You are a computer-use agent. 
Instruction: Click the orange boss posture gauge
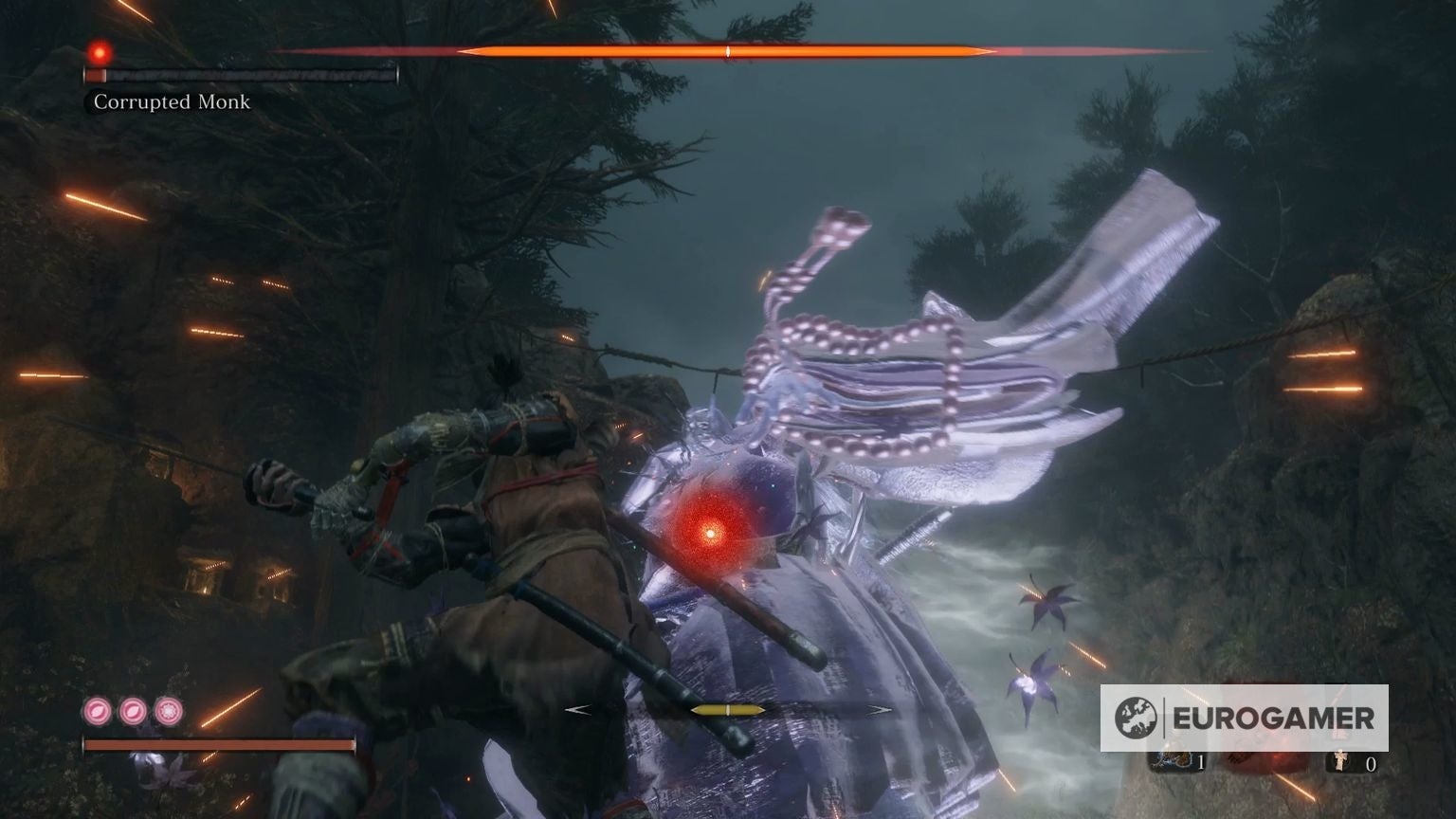[727, 52]
